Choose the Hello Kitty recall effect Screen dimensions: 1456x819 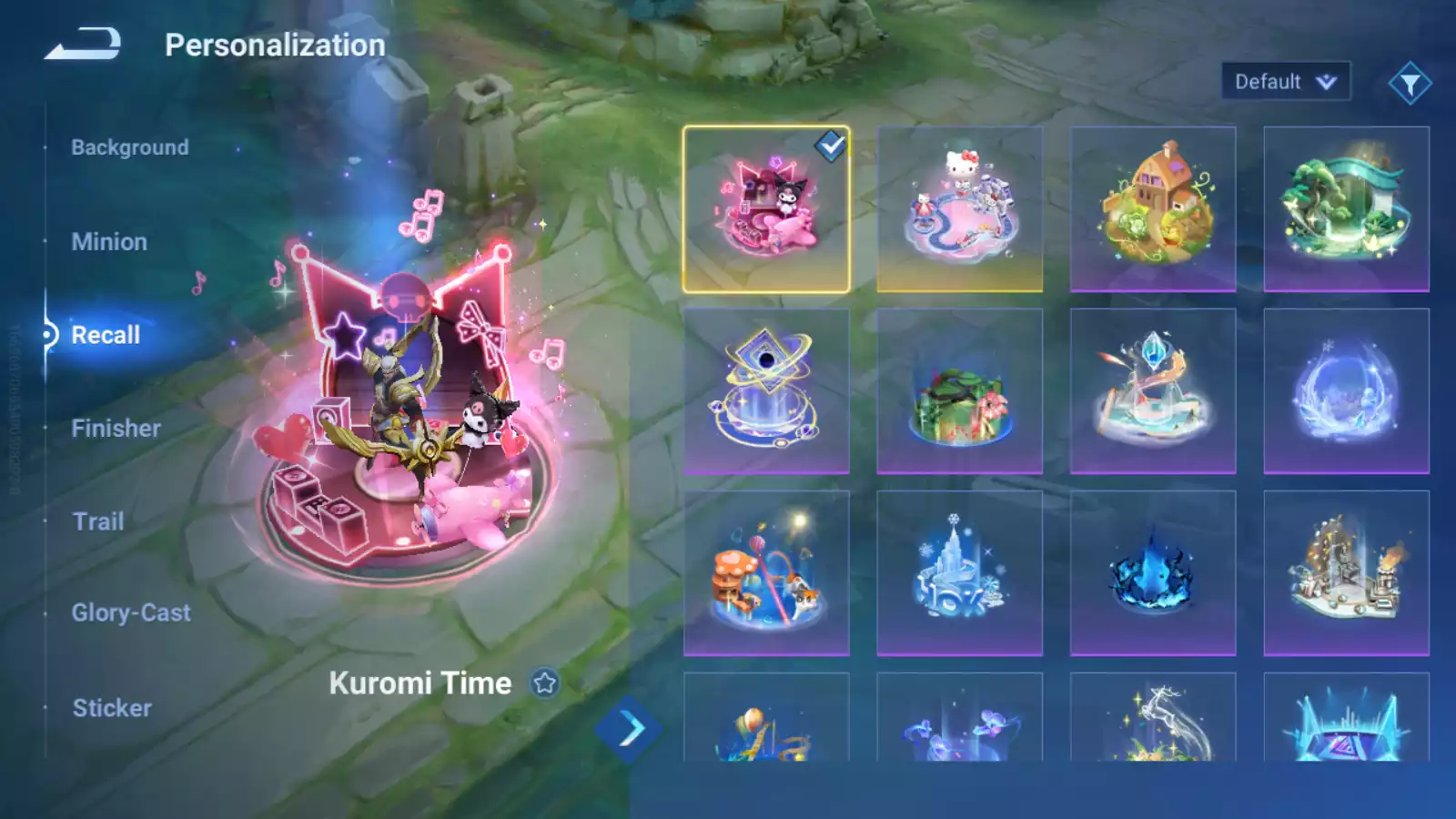(959, 209)
